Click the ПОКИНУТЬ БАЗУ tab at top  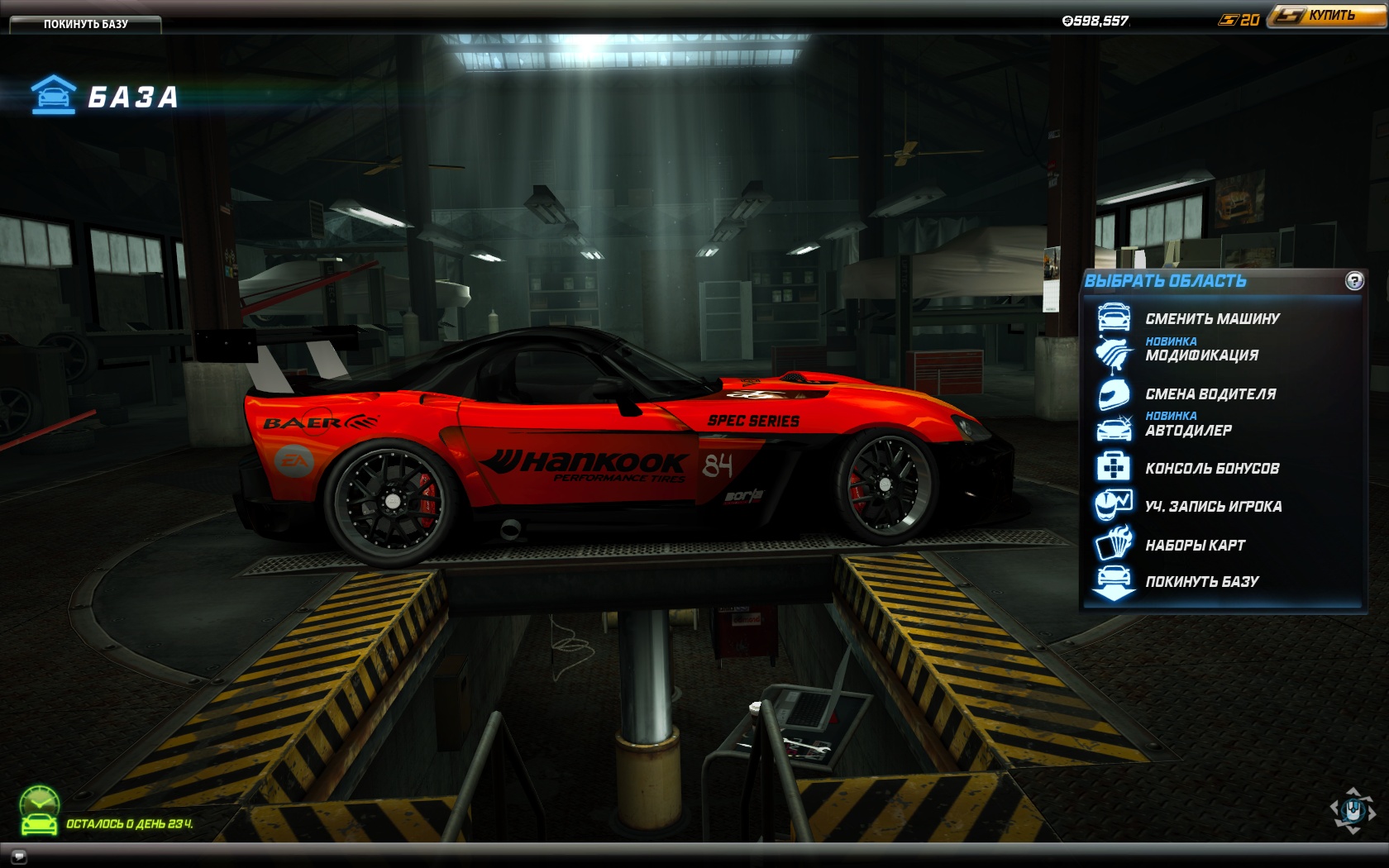point(85,24)
